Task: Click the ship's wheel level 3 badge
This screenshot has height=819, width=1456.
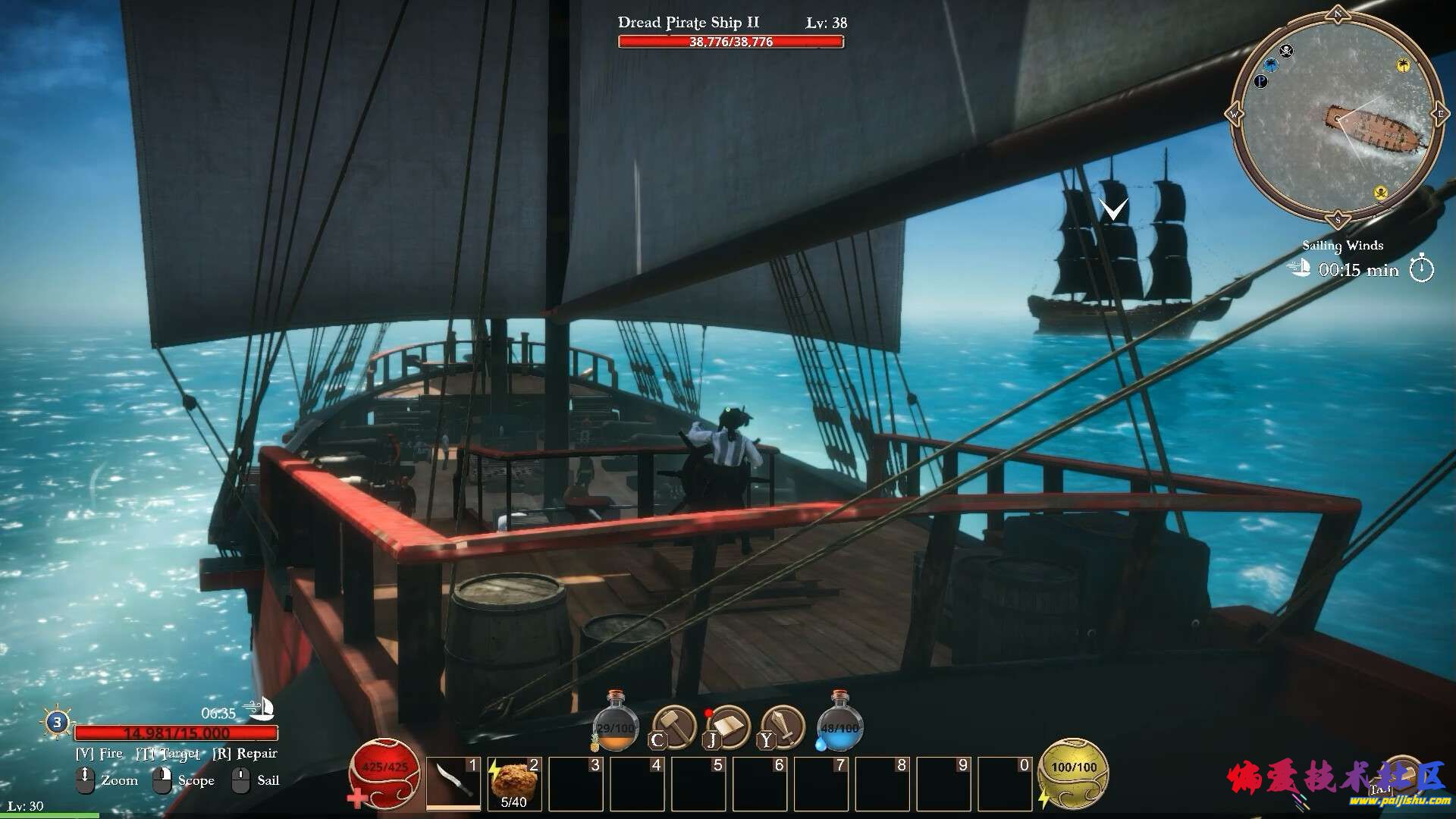Action: (x=57, y=722)
